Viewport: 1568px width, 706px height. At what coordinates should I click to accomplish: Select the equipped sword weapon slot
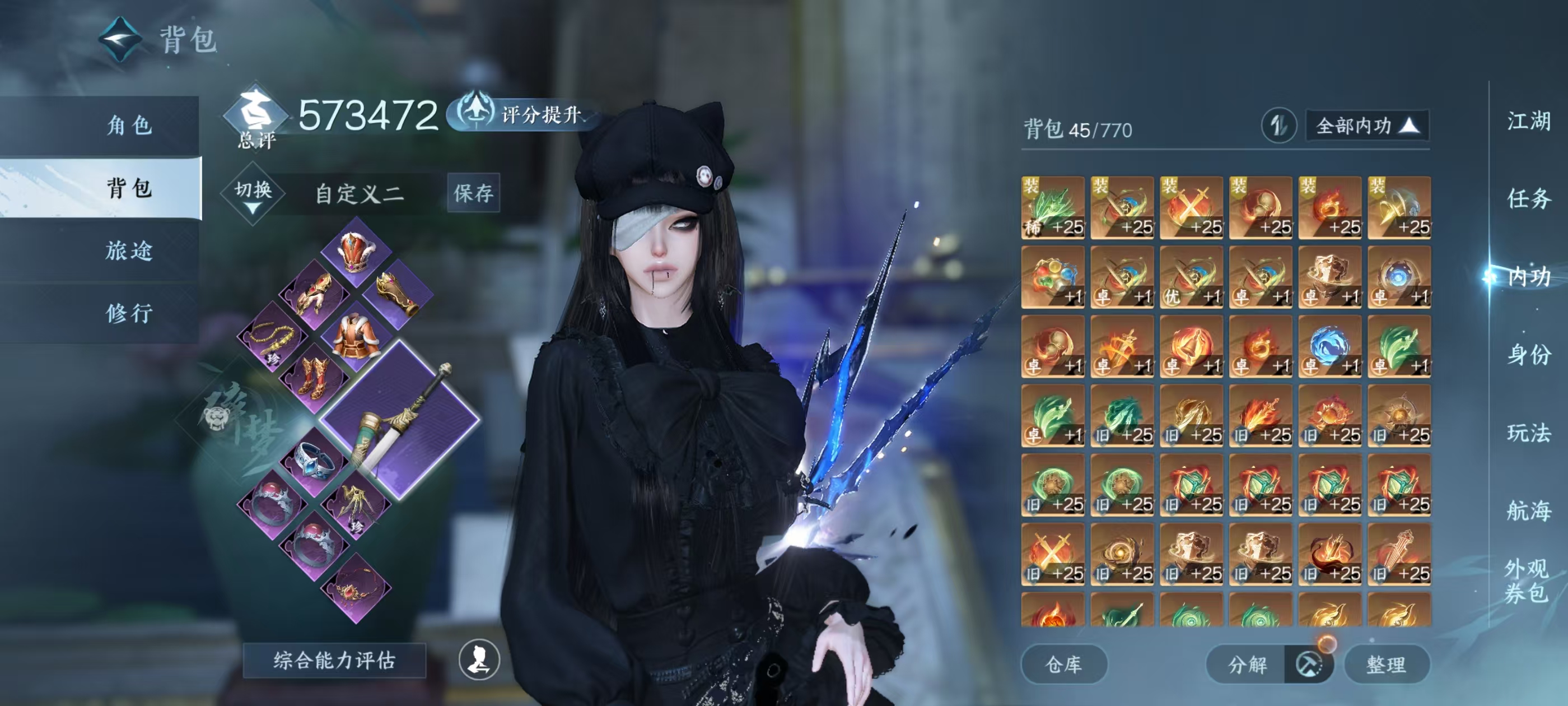pos(400,419)
